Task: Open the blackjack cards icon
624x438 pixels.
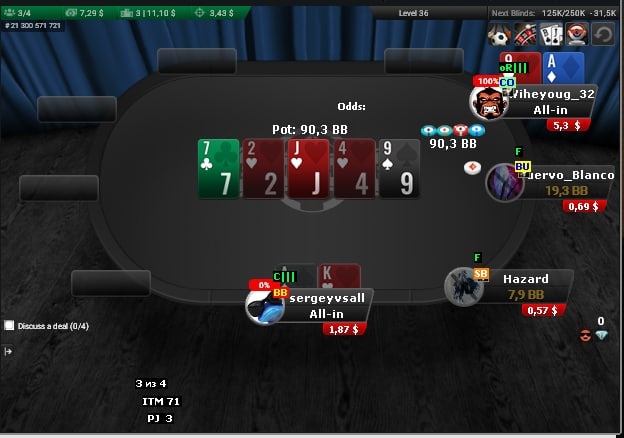Action: 550,35
